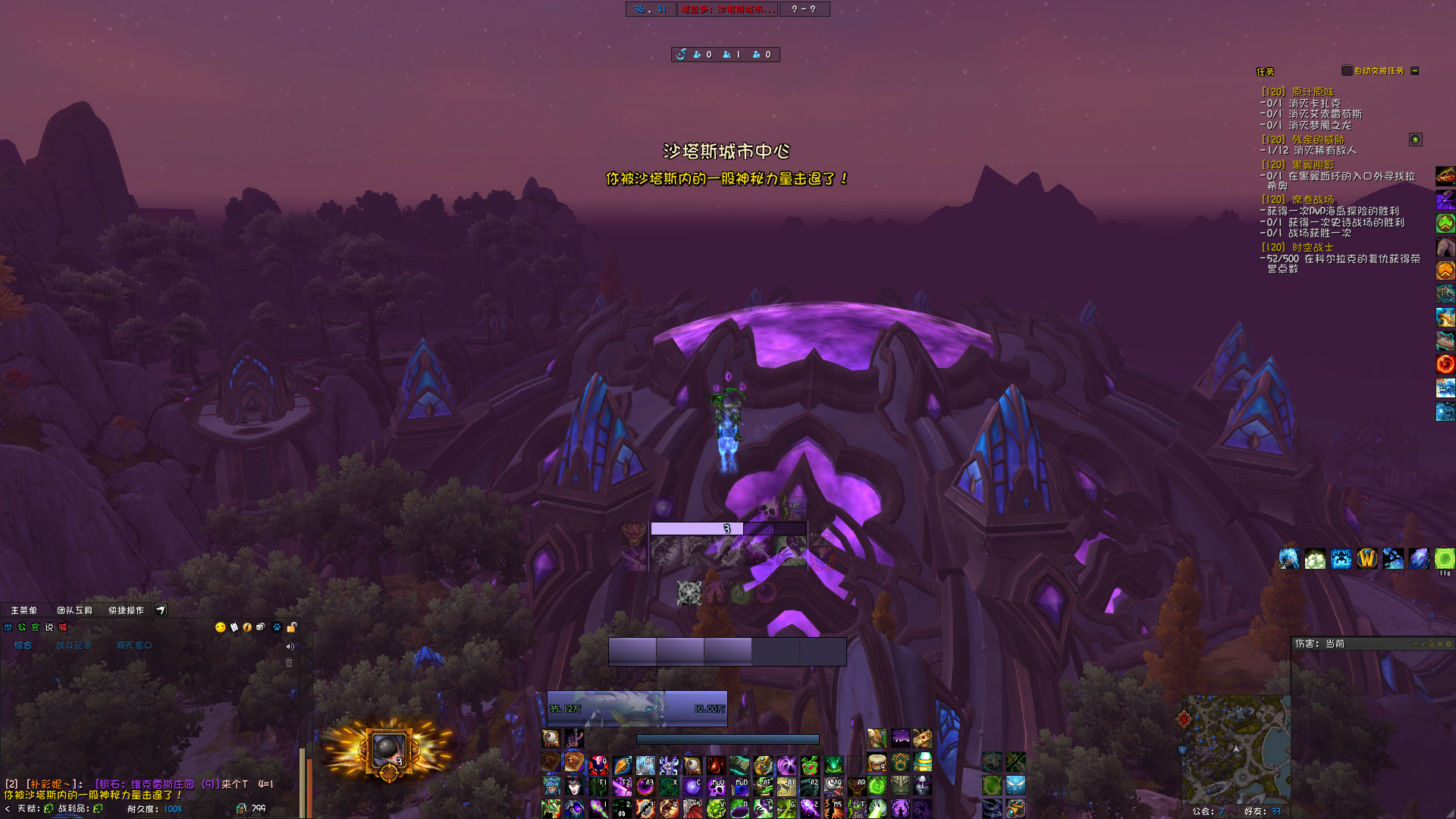Screen dimensions: 1456x819
Task: Click the minimap
Action: [x=1236, y=747]
